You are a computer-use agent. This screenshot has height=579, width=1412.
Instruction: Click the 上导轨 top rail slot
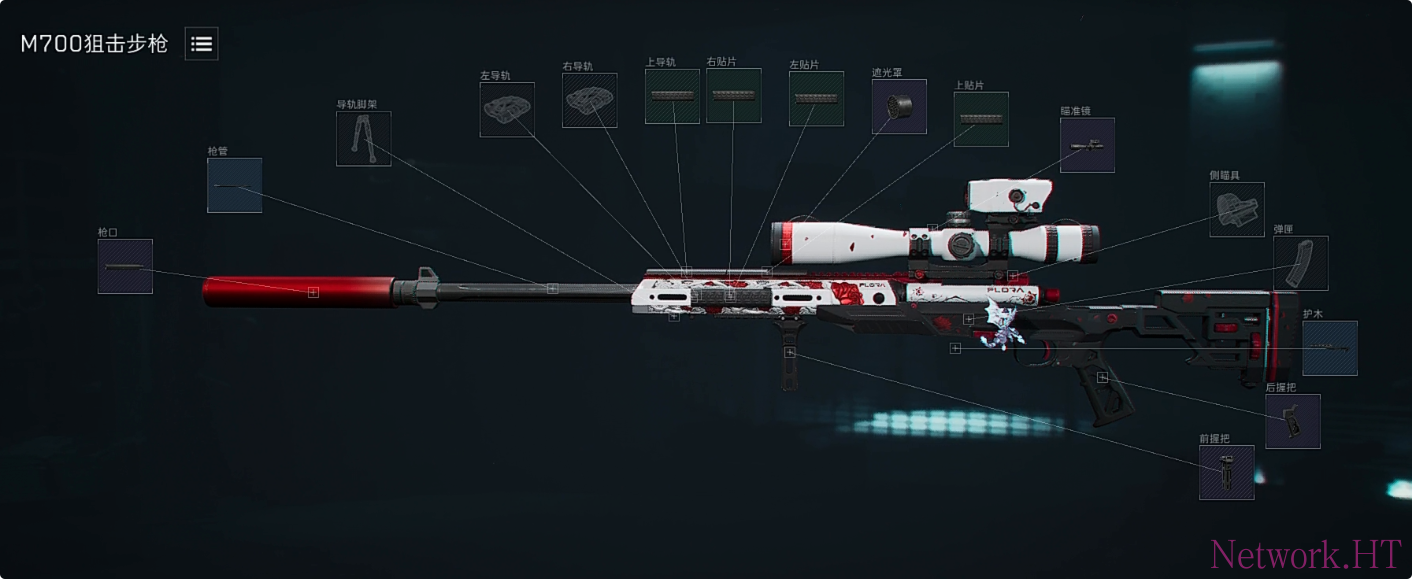click(x=672, y=96)
